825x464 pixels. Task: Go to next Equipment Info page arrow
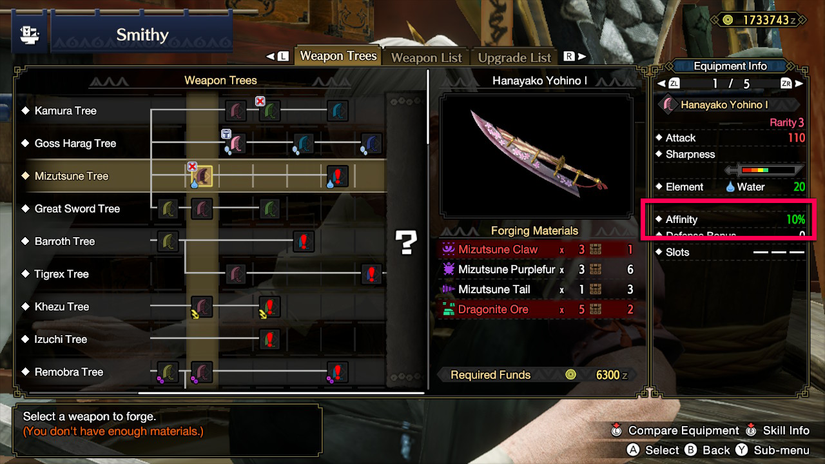click(801, 84)
